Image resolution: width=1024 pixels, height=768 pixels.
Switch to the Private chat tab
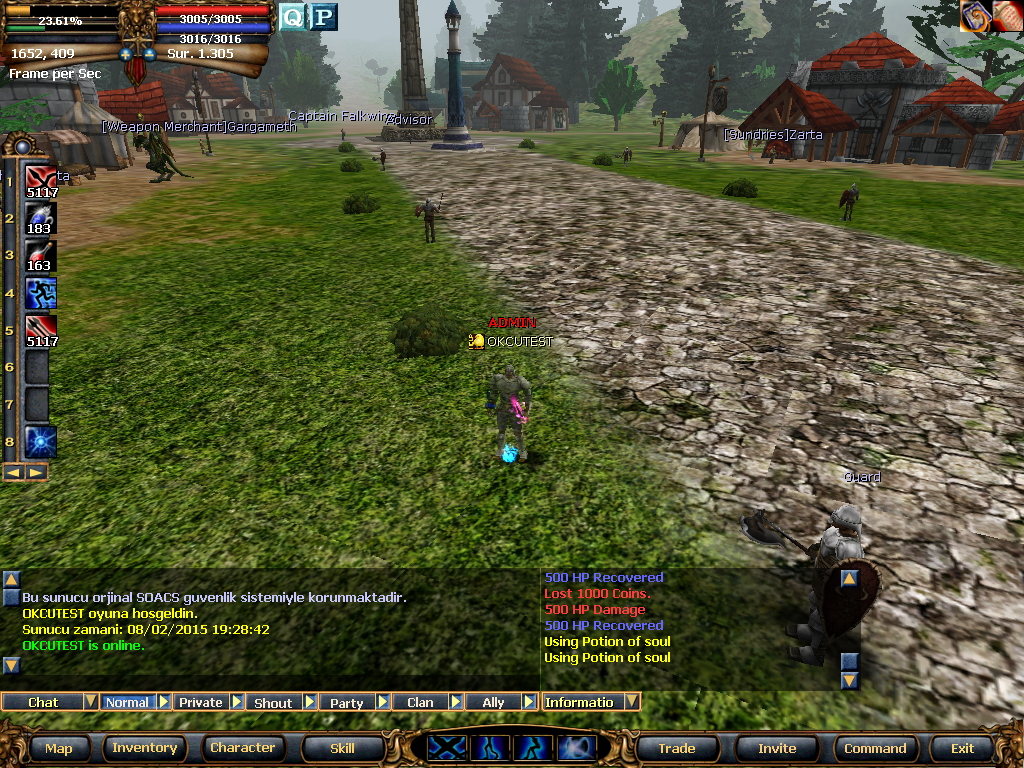(200, 702)
